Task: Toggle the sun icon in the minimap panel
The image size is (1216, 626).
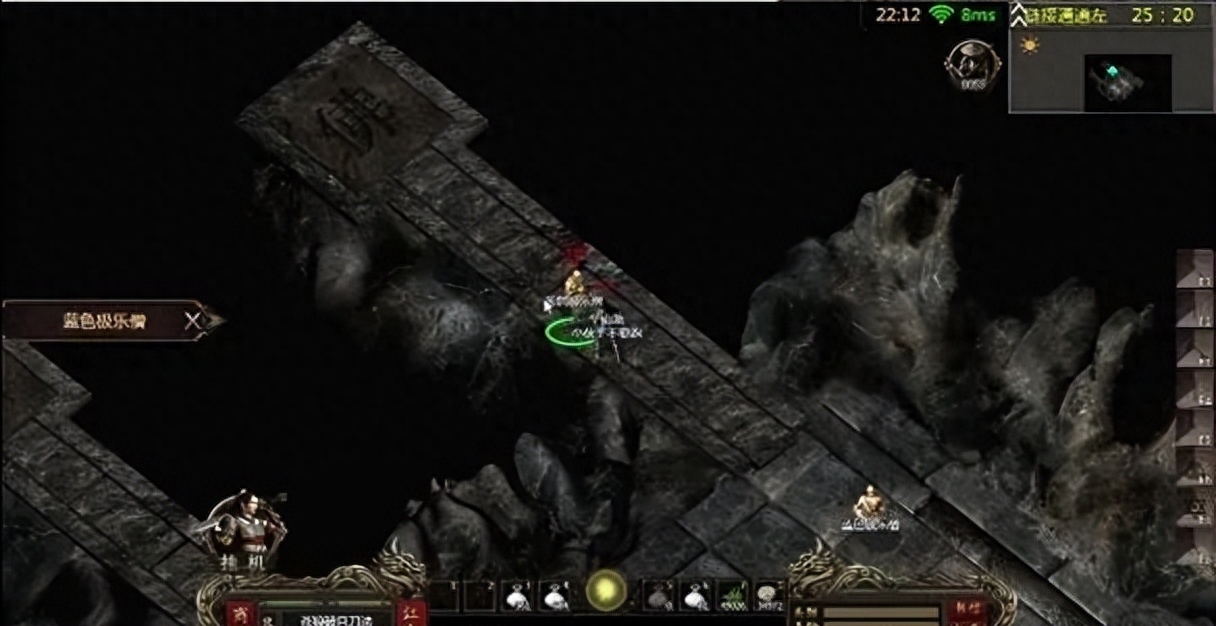Action: coord(1029,47)
